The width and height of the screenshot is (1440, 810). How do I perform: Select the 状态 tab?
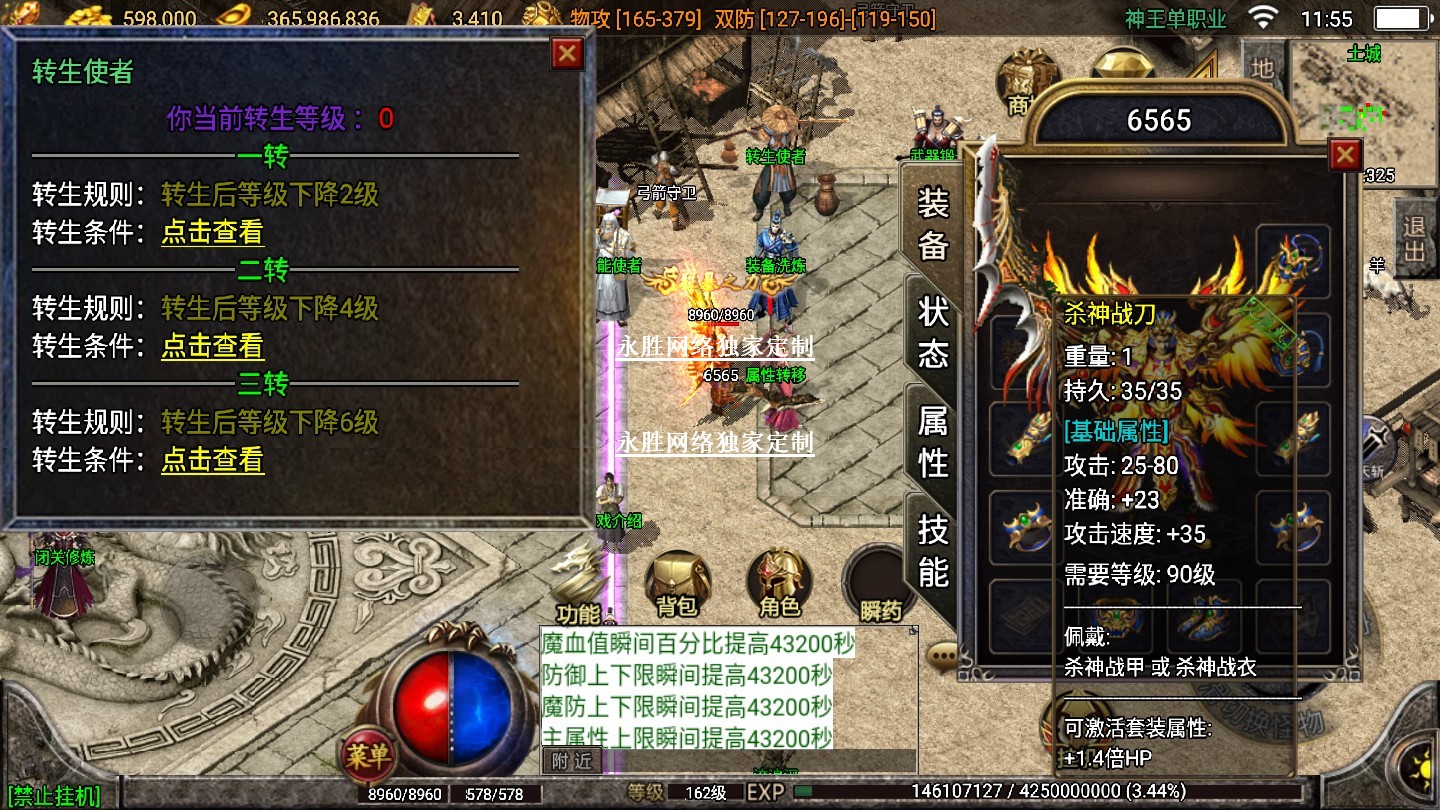(932, 333)
